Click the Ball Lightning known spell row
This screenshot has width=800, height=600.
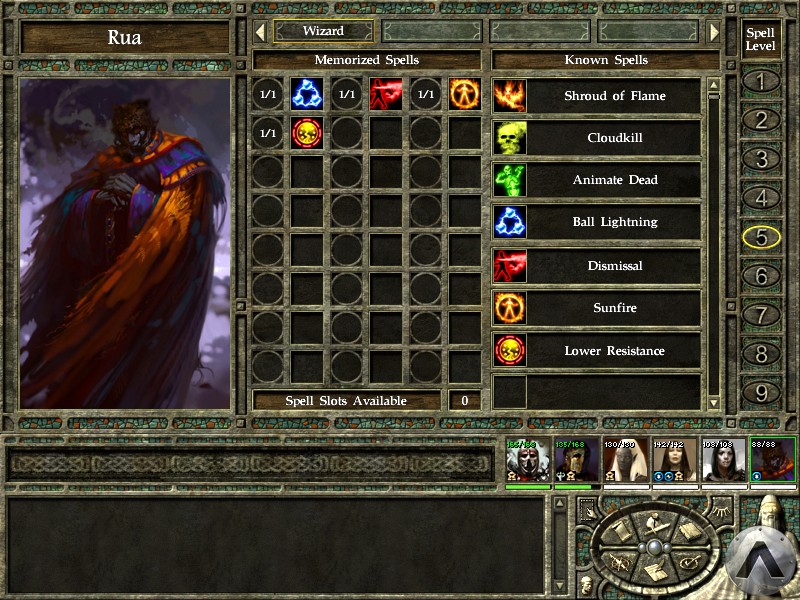614,223
